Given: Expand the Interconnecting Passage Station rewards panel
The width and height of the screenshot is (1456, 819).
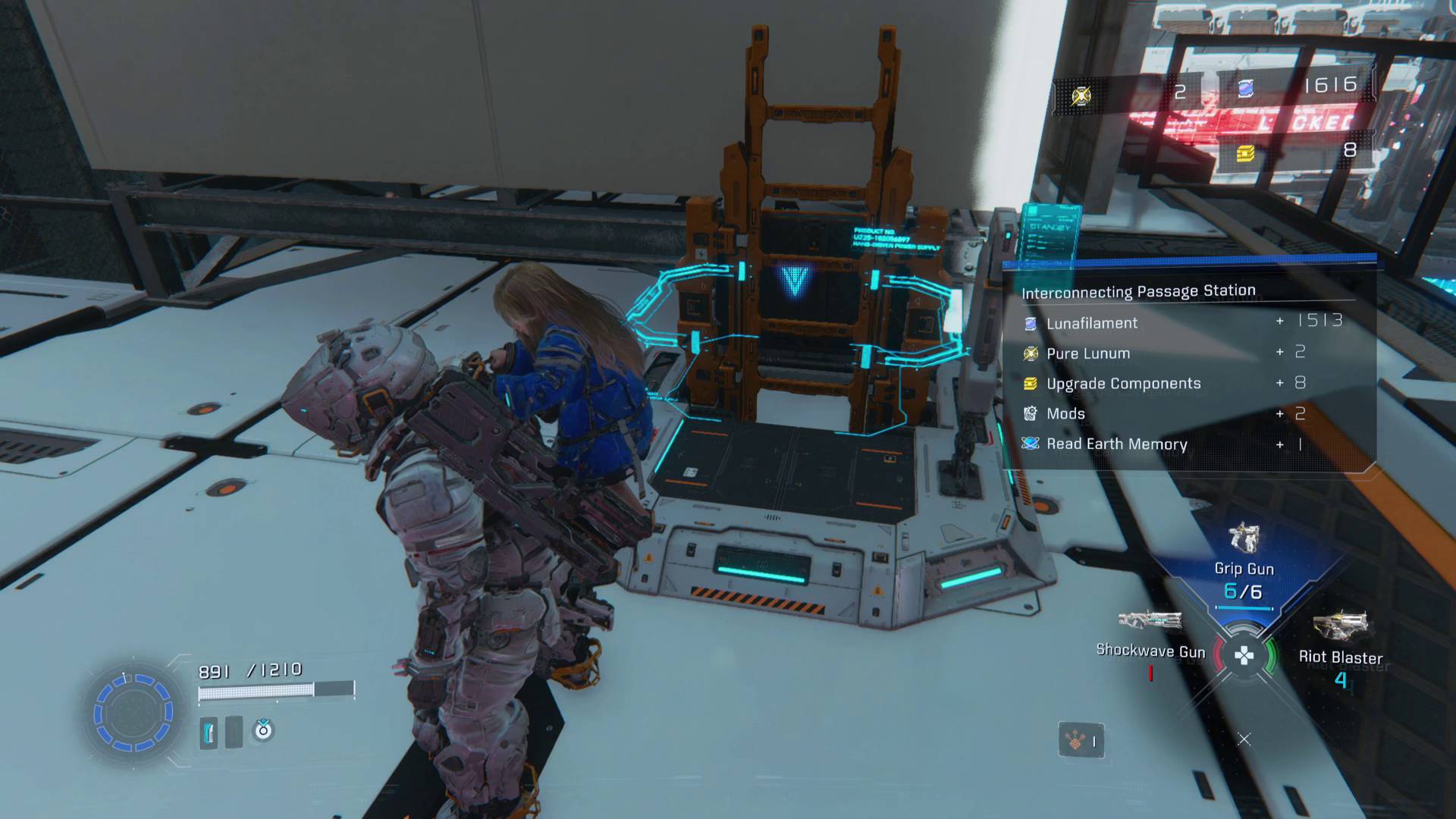Looking at the screenshot, I should tap(1137, 290).
